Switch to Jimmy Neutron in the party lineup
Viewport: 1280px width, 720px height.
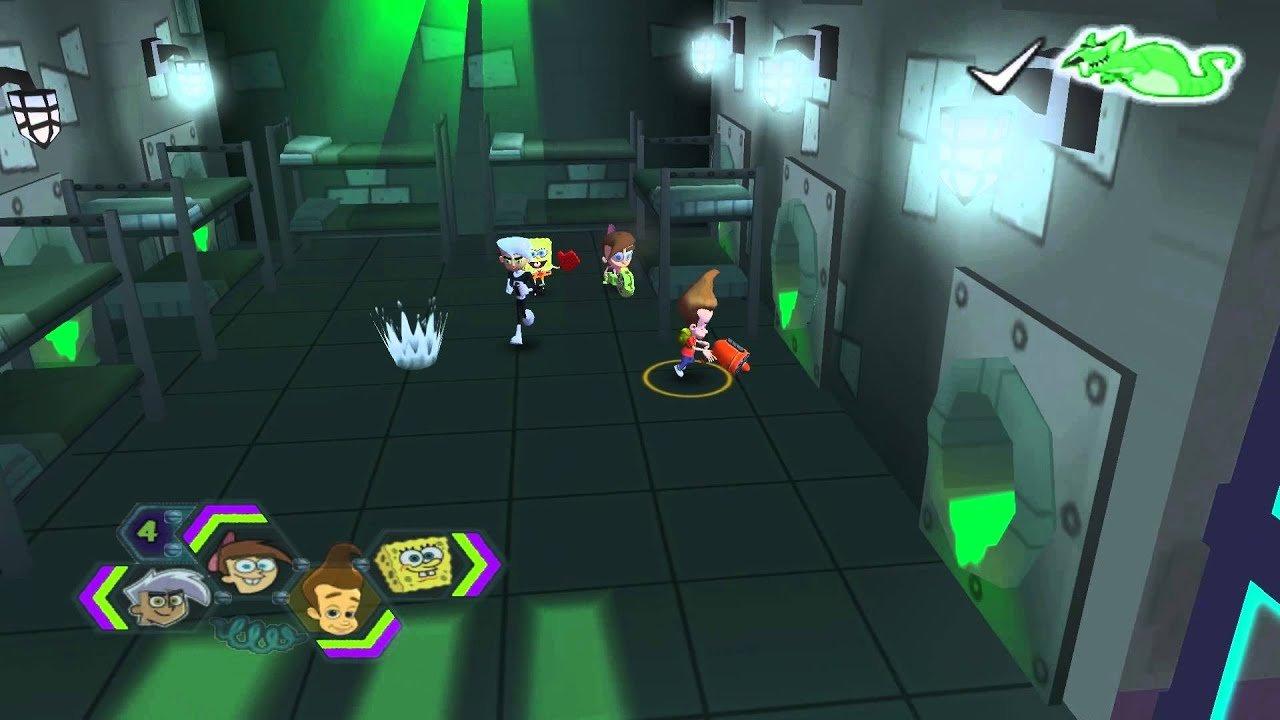338,595
